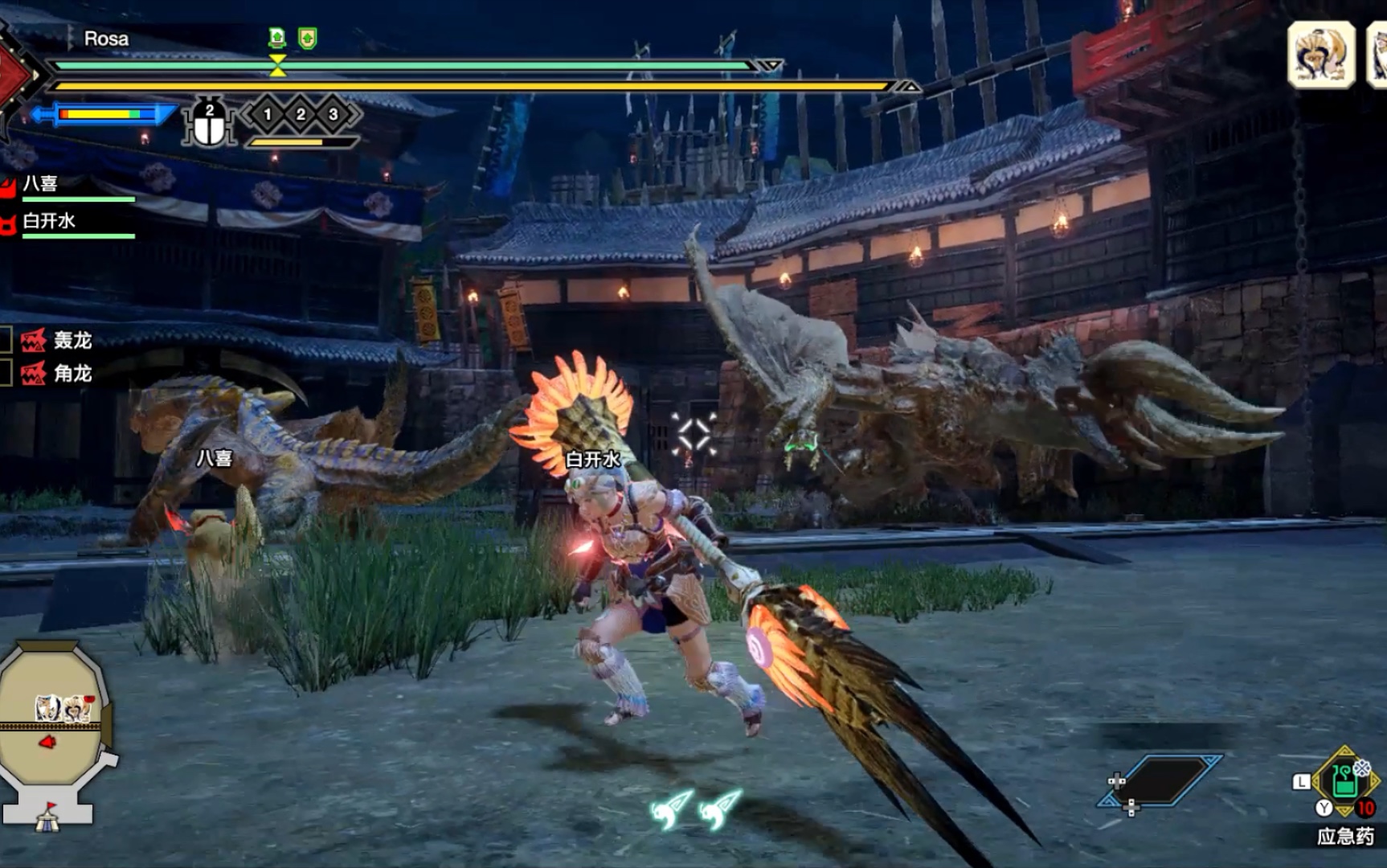Screen dimensions: 1387x868
Task: Select the diamond slot numbered 2
Action: coord(301,115)
